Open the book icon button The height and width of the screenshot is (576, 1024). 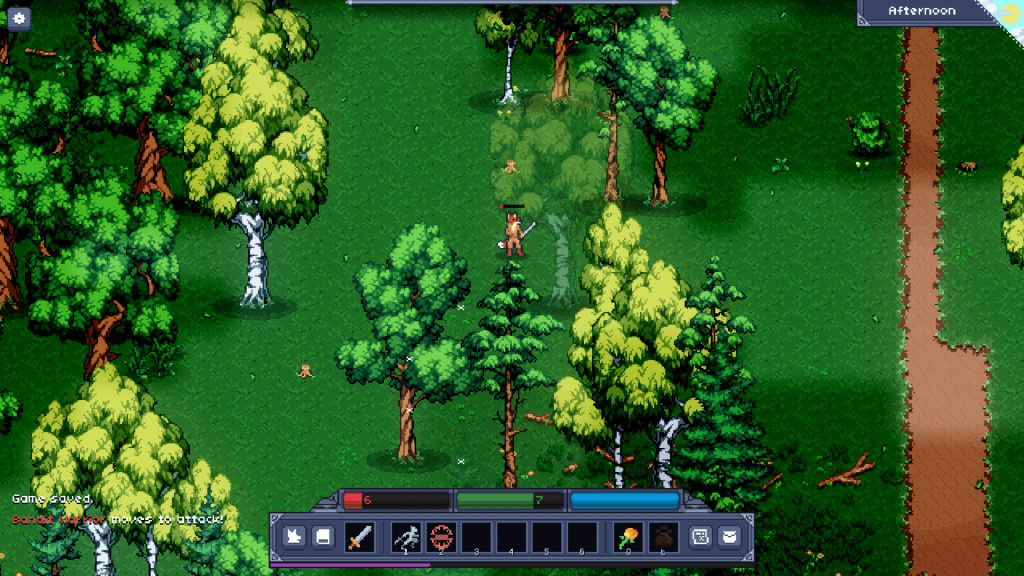(x=323, y=537)
